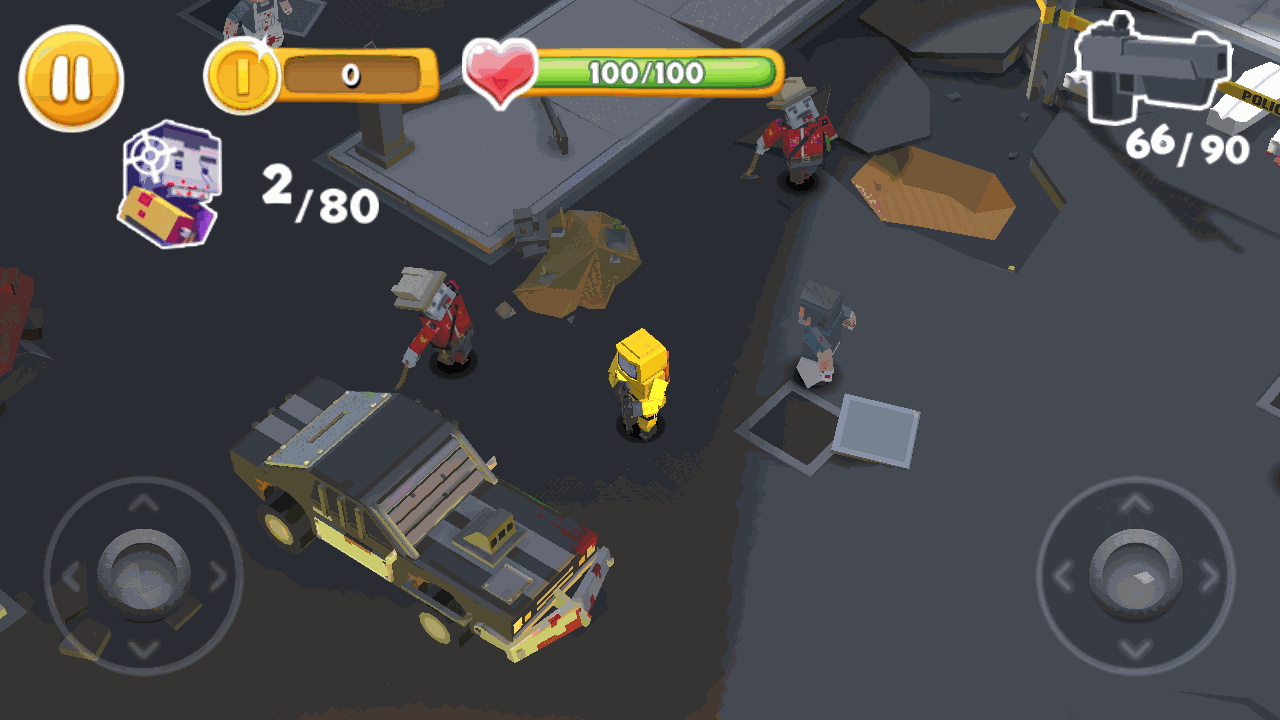Pause the game with the orange button
Image resolution: width=1280 pixels, height=720 pixels.
tap(71, 78)
